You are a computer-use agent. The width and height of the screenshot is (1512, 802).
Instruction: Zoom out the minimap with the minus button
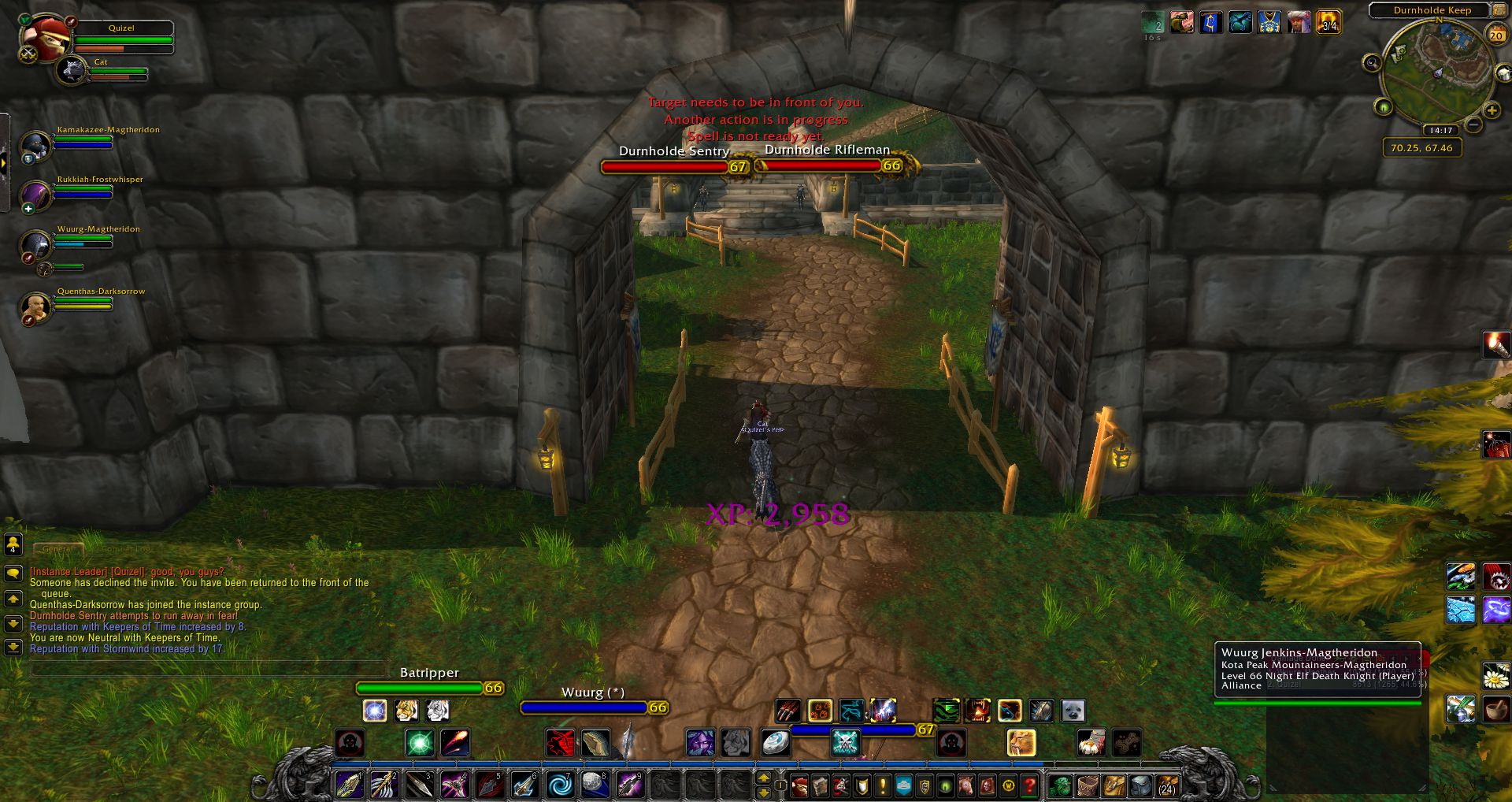[1473, 125]
